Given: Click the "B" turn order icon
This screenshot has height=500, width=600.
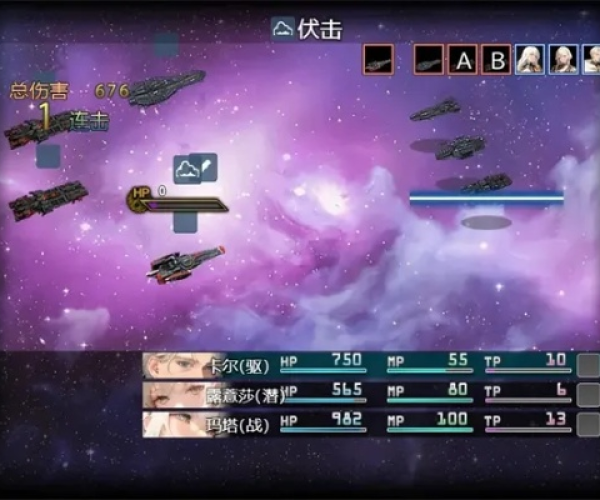Looking at the screenshot, I should click(496, 60).
